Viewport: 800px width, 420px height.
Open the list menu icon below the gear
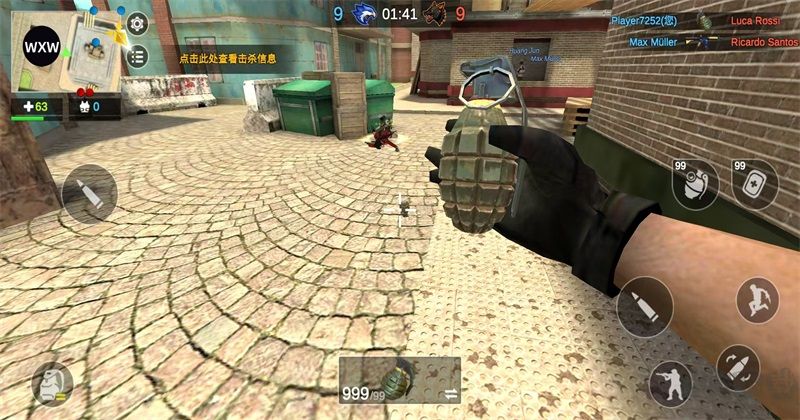point(137,56)
